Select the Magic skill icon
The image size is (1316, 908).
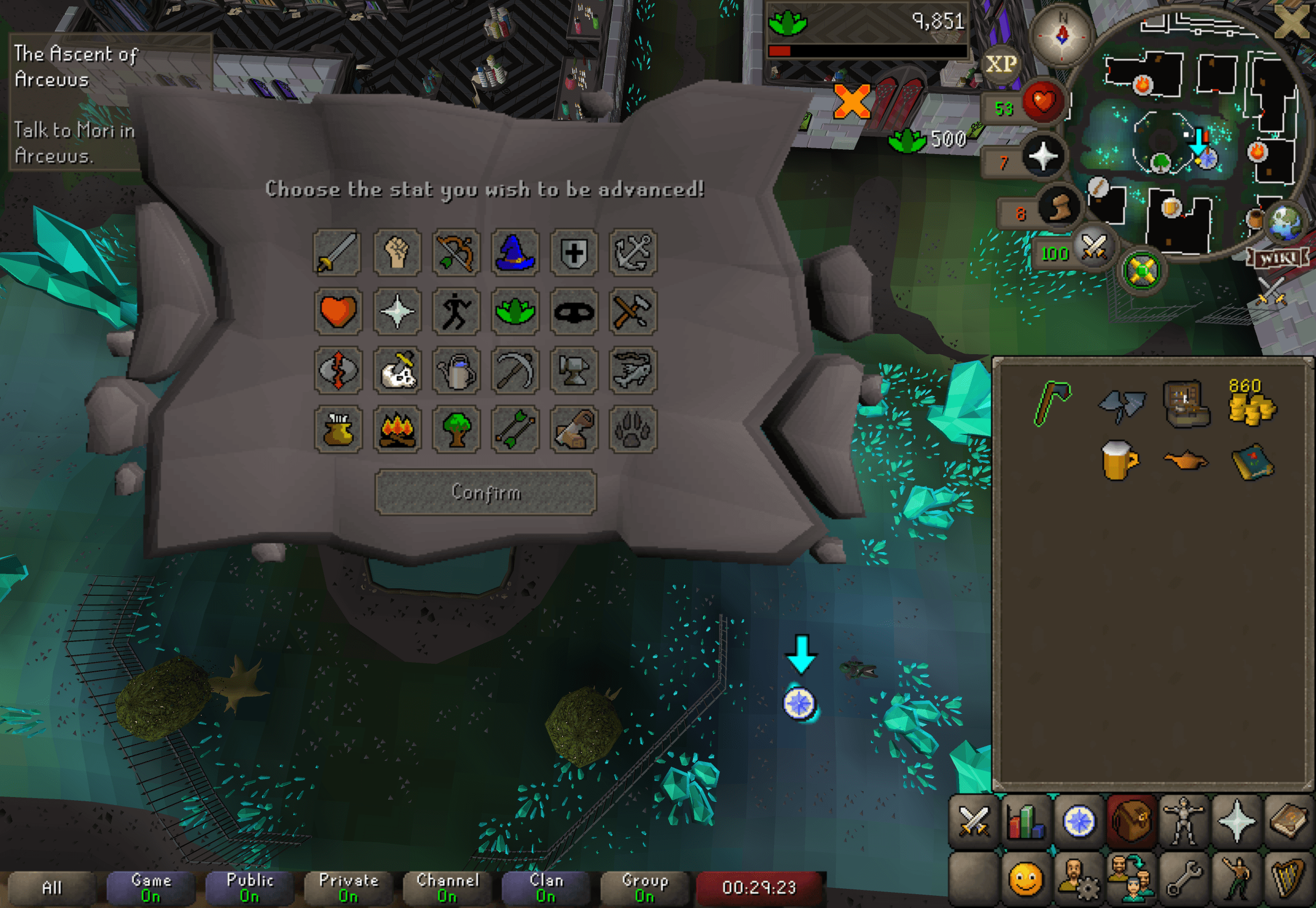tap(515, 253)
